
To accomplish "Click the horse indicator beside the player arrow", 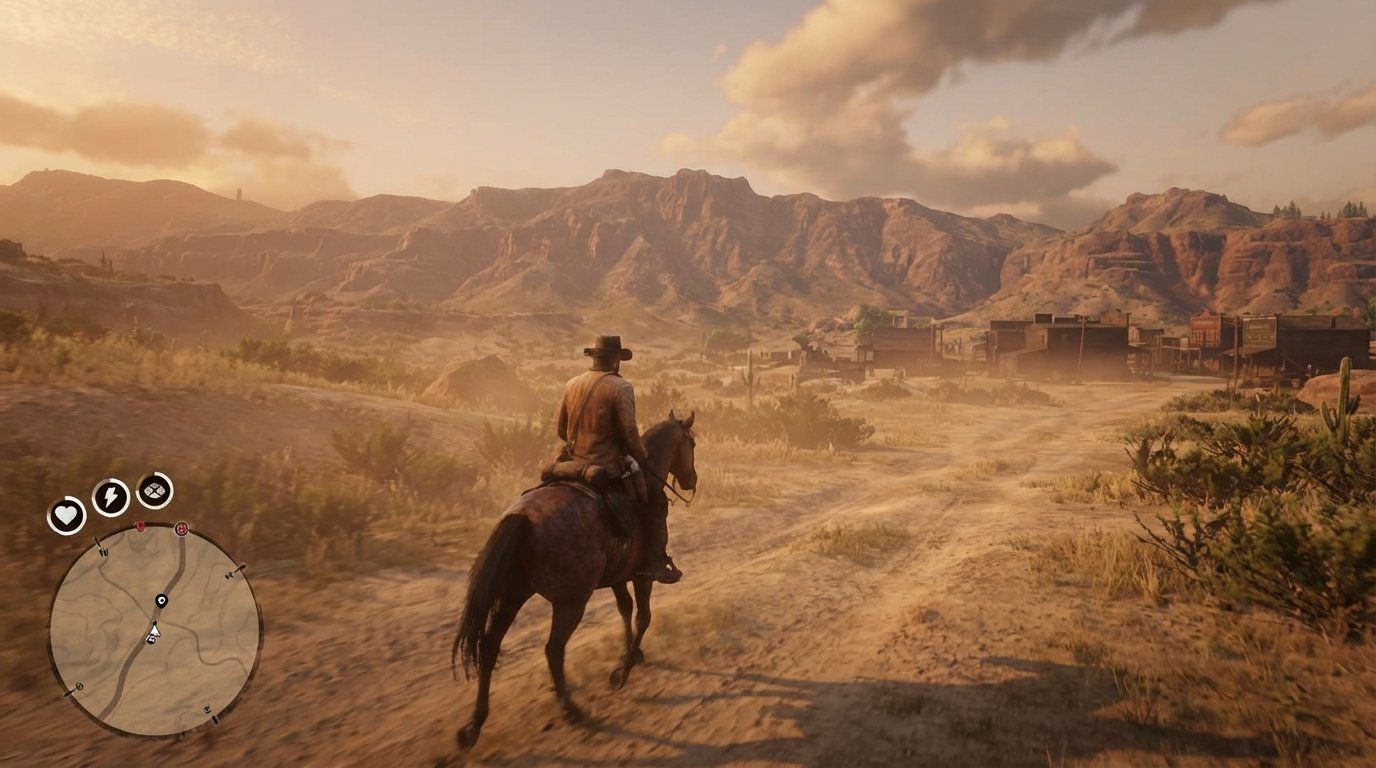I will click(x=150, y=640).
